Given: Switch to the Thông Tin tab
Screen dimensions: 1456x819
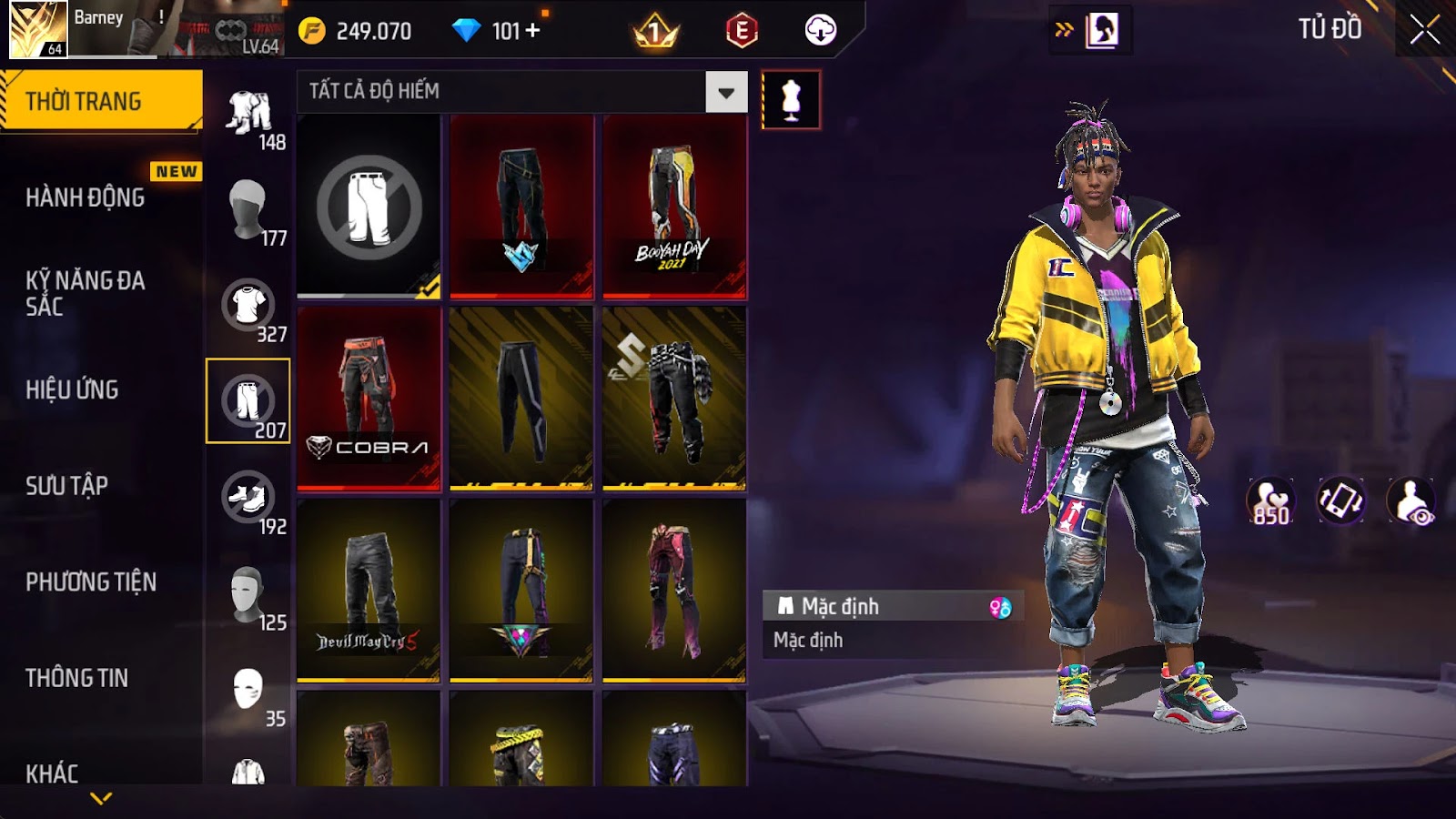Looking at the screenshot, I should coord(77,678).
